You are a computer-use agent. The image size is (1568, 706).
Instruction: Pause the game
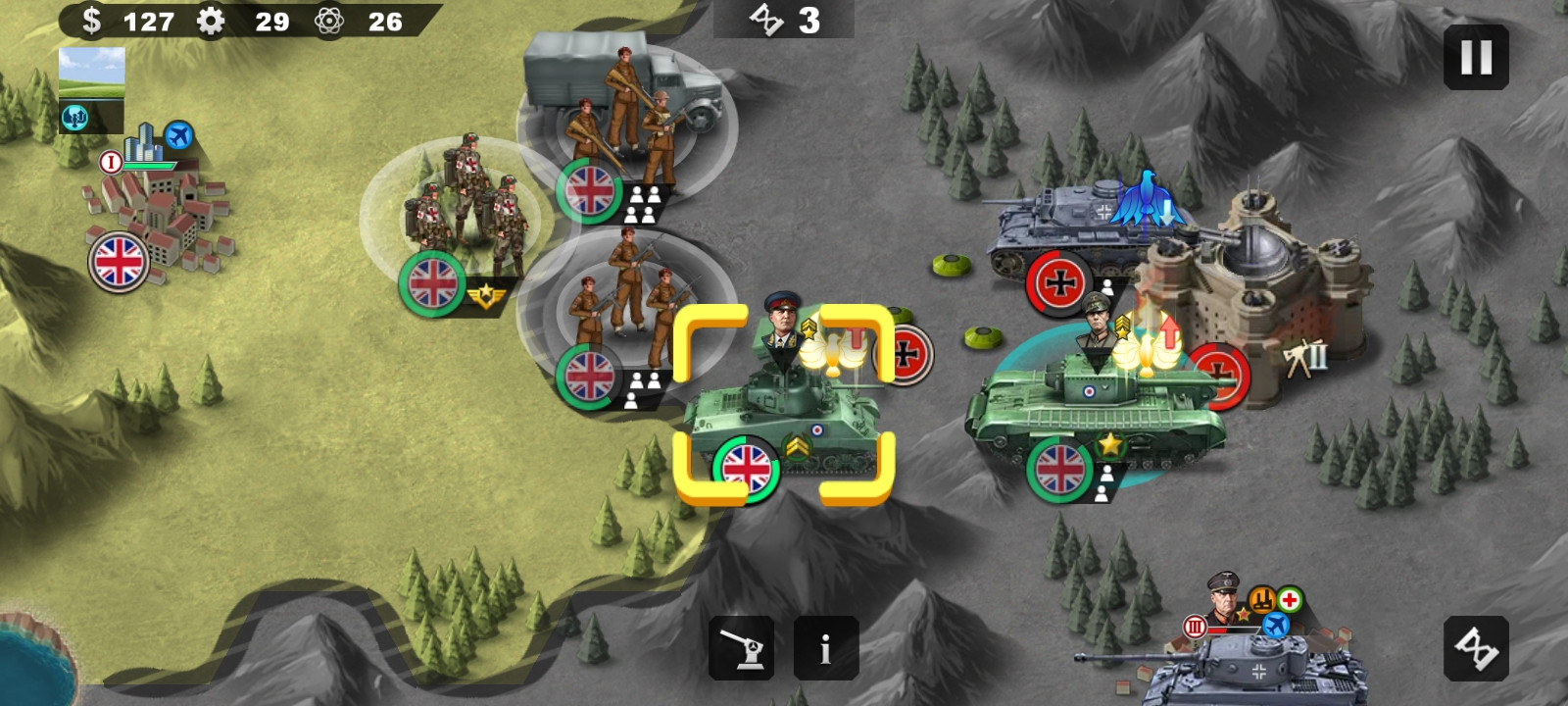[x=1476, y=58]
